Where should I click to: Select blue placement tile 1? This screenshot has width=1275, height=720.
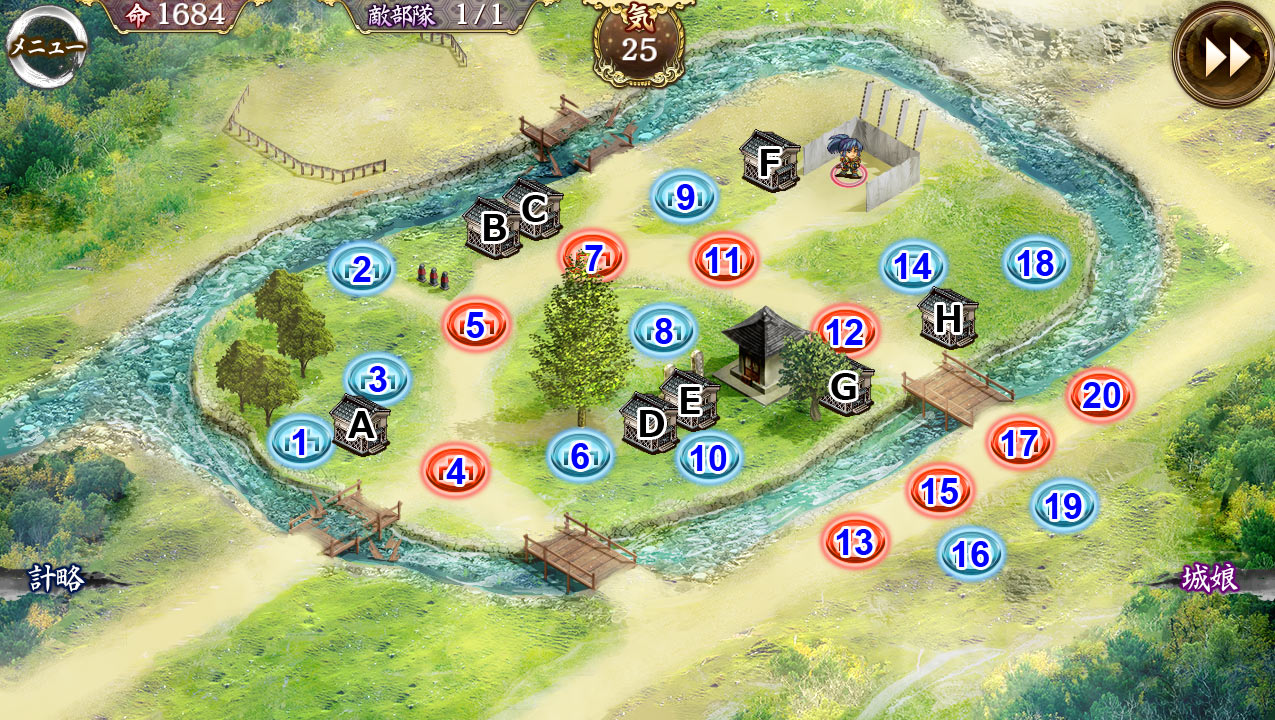click(x=300, y=442)
